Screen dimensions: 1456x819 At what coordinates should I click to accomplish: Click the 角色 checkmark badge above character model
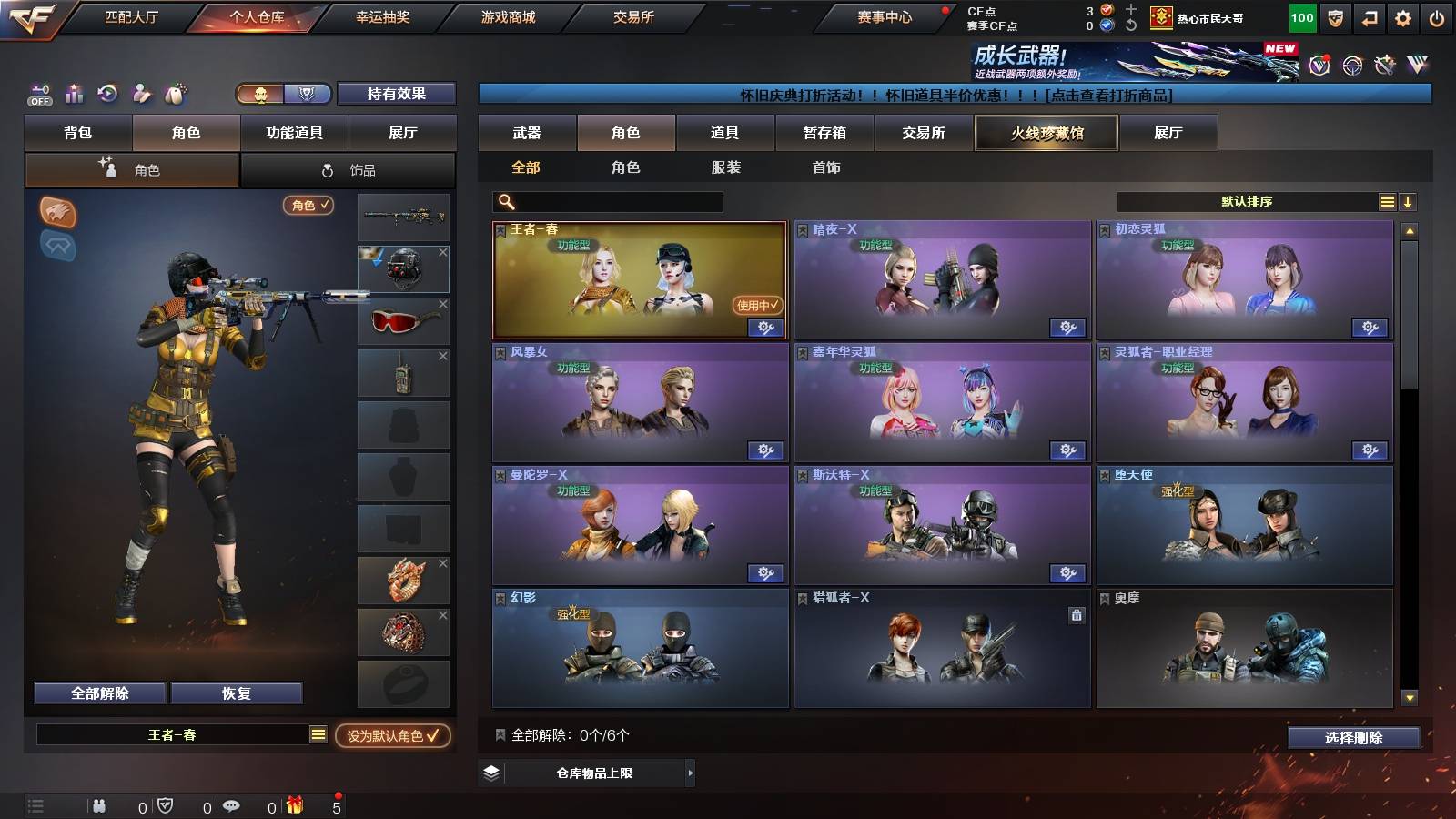309,206
